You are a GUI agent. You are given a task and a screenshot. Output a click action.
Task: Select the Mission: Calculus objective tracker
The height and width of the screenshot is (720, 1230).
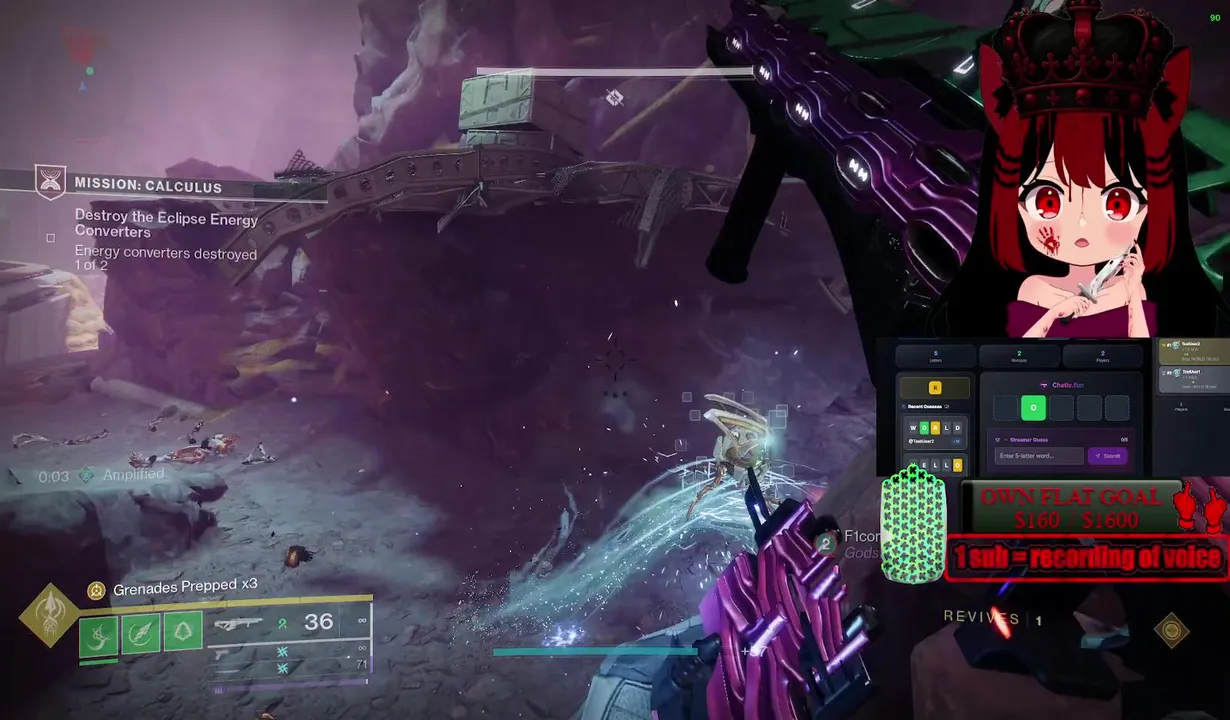click(x=148, y=186)
